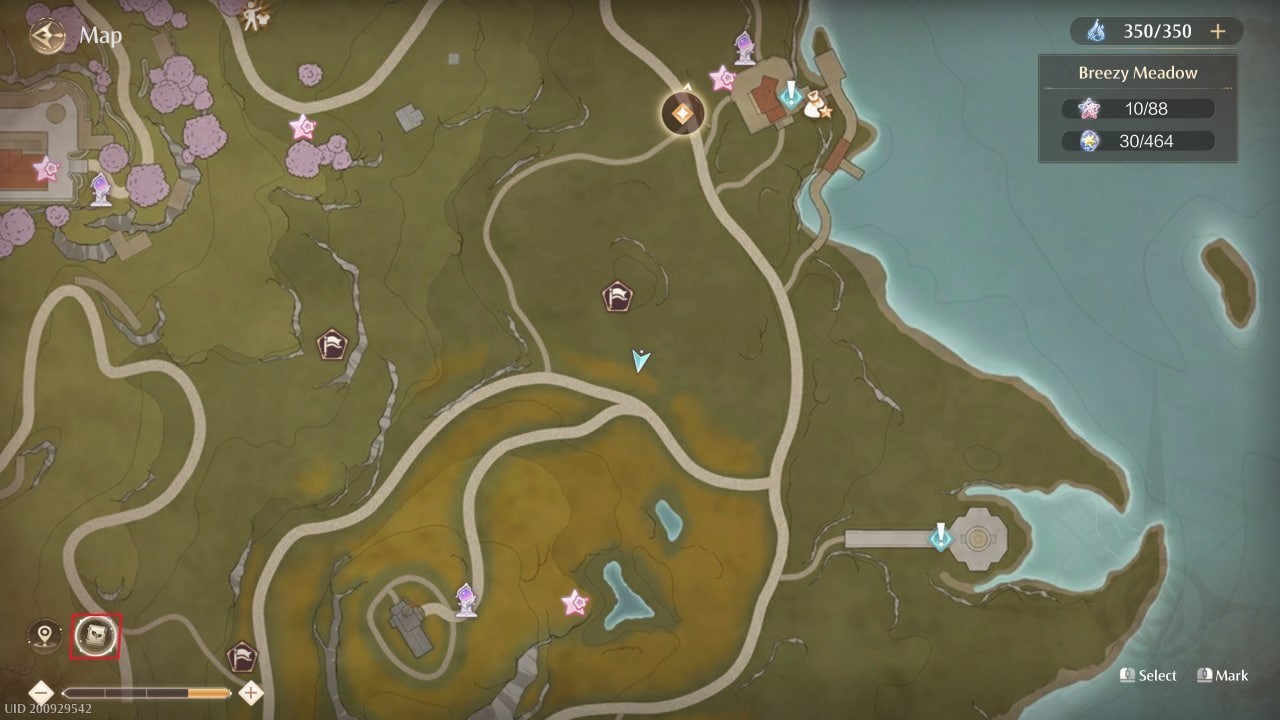Click the plus to replenish 350/350 energy
The image size is (1280, 720).
coord(1218,31)
